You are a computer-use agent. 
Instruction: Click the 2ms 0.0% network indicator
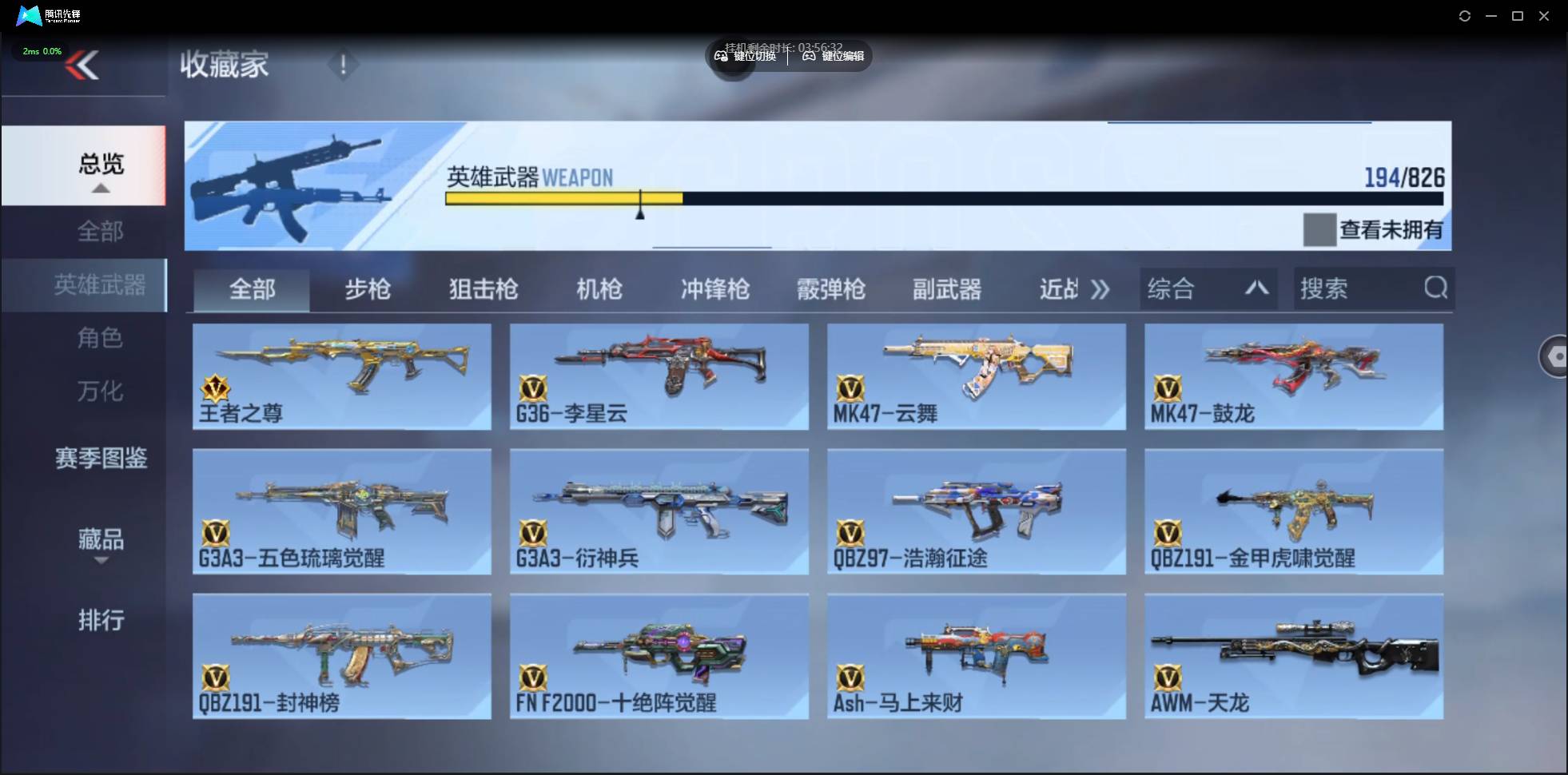[42, 50]
